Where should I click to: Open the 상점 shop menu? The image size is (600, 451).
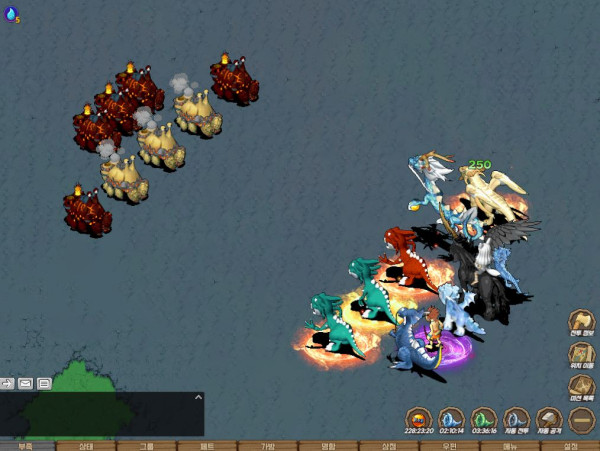click(389, 446)
